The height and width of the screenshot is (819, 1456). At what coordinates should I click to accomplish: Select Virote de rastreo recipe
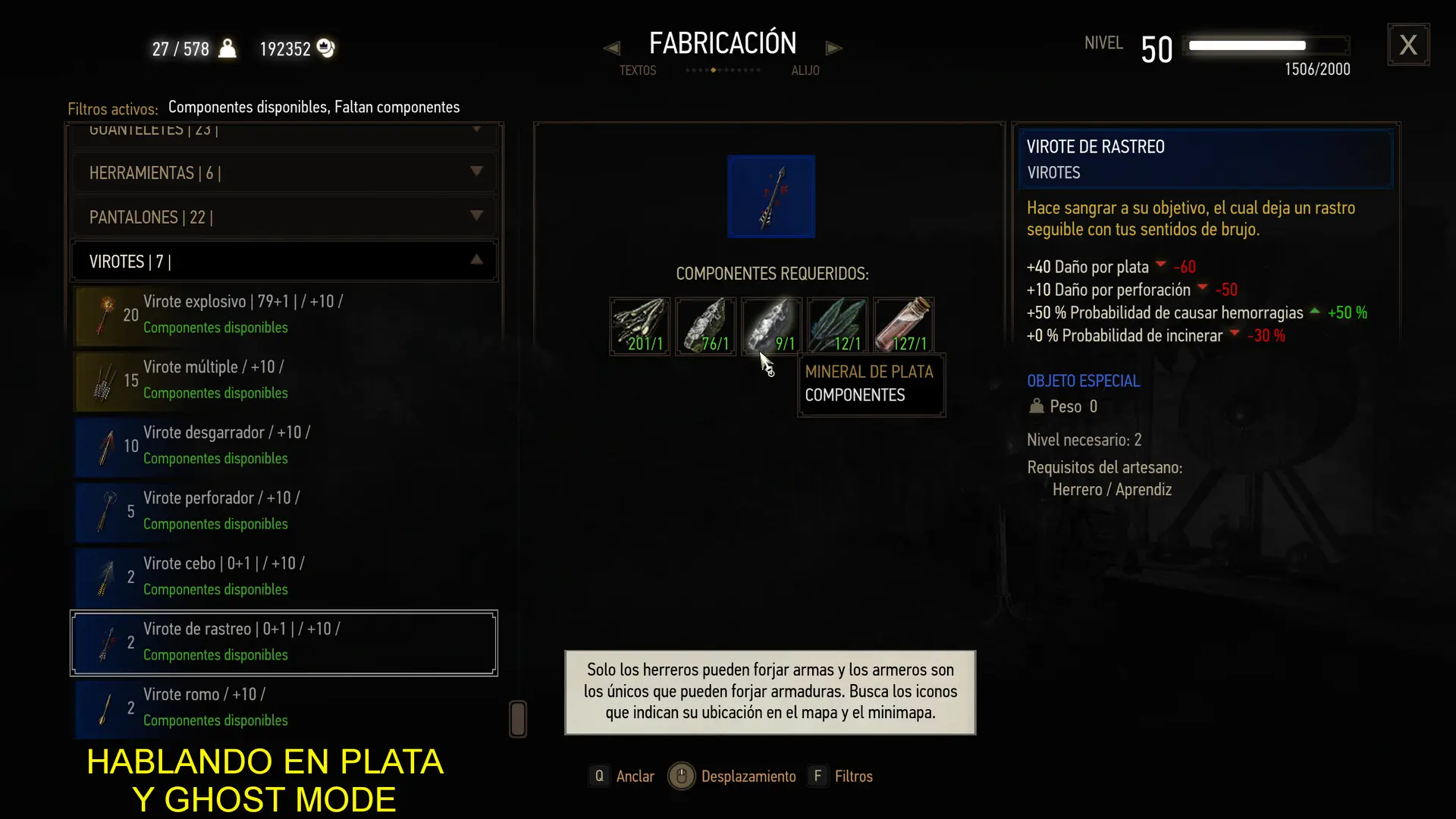285,642
